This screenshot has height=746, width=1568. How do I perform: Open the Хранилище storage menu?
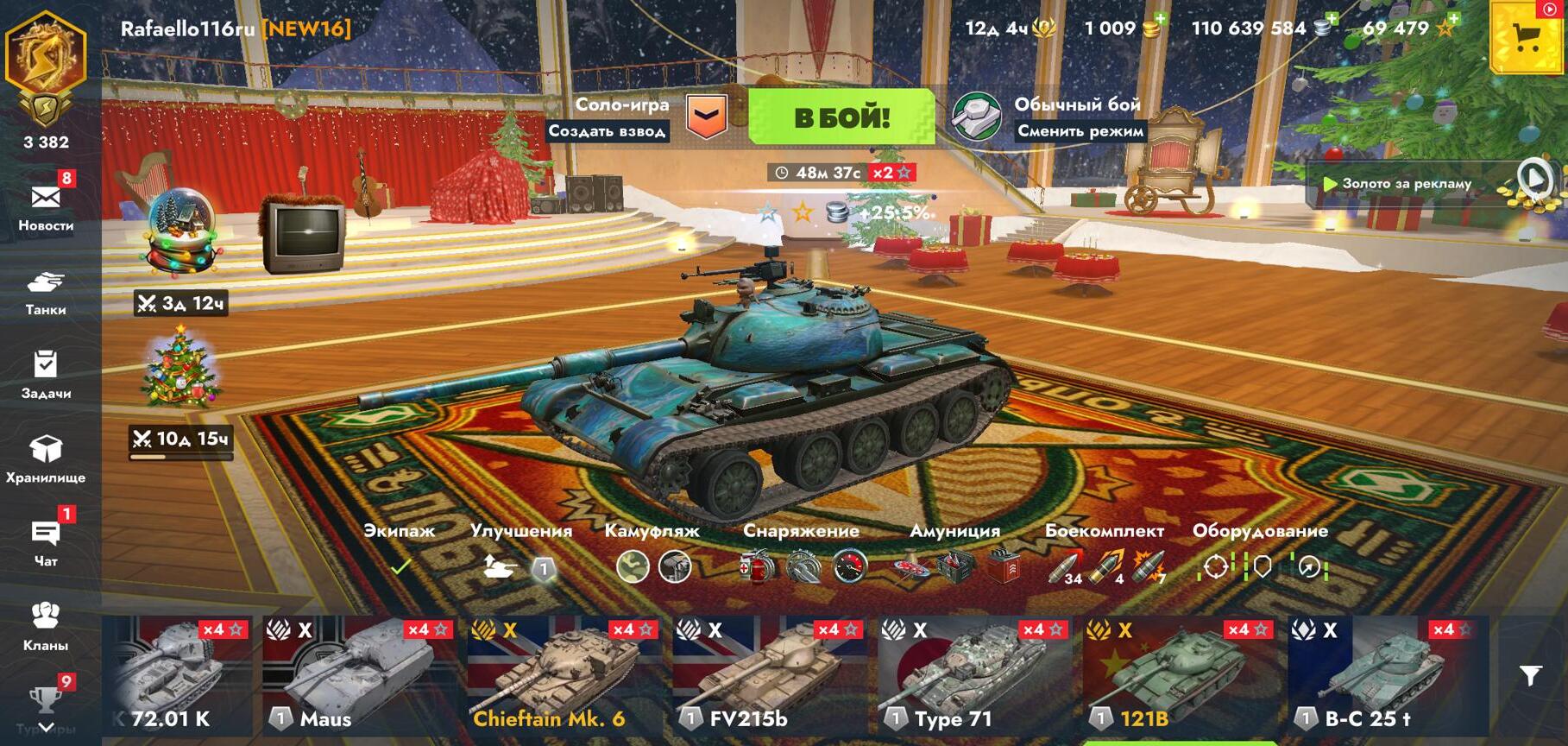tap(46, 458)
